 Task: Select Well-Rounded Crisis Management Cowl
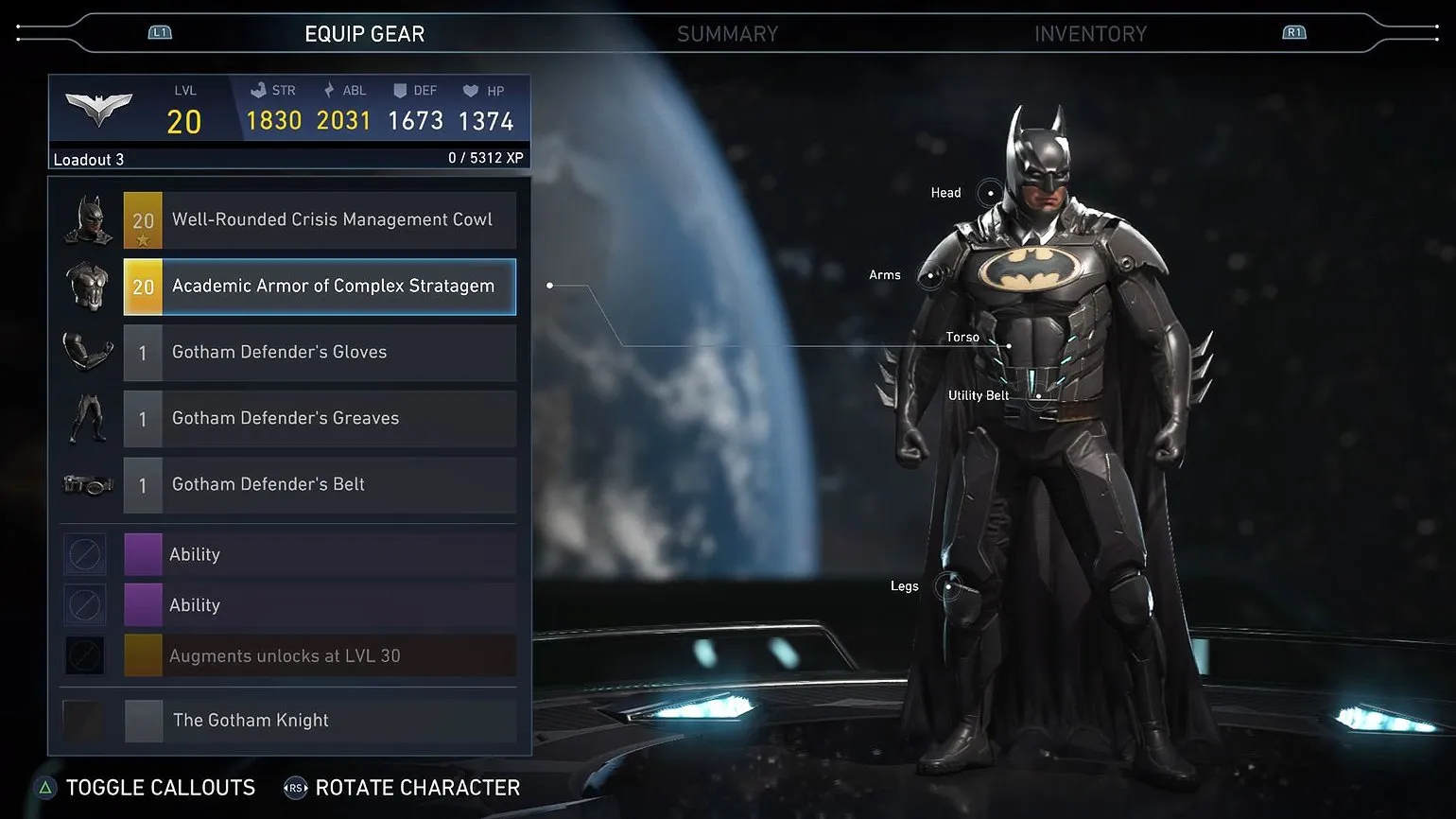[x=320, y=220]
